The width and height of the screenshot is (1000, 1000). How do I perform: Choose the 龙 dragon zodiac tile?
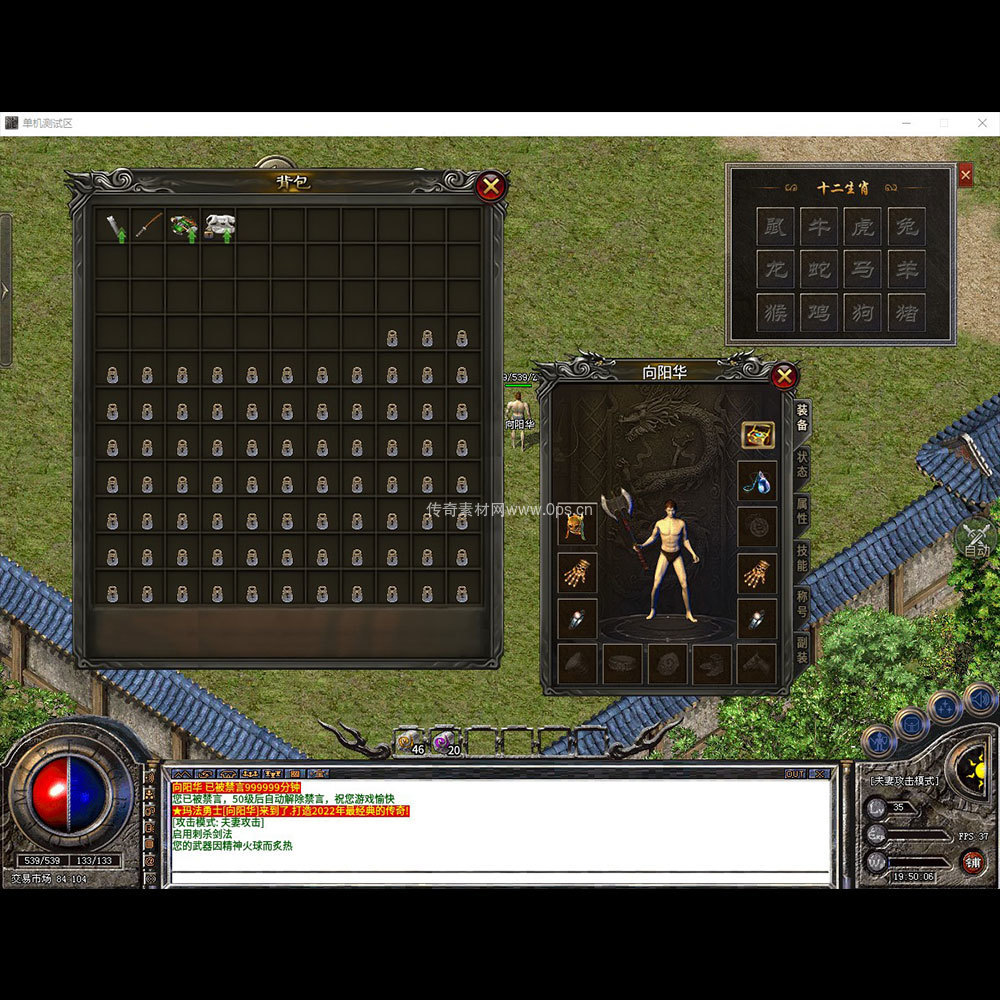pyautogui.click(x=775, y=270)
